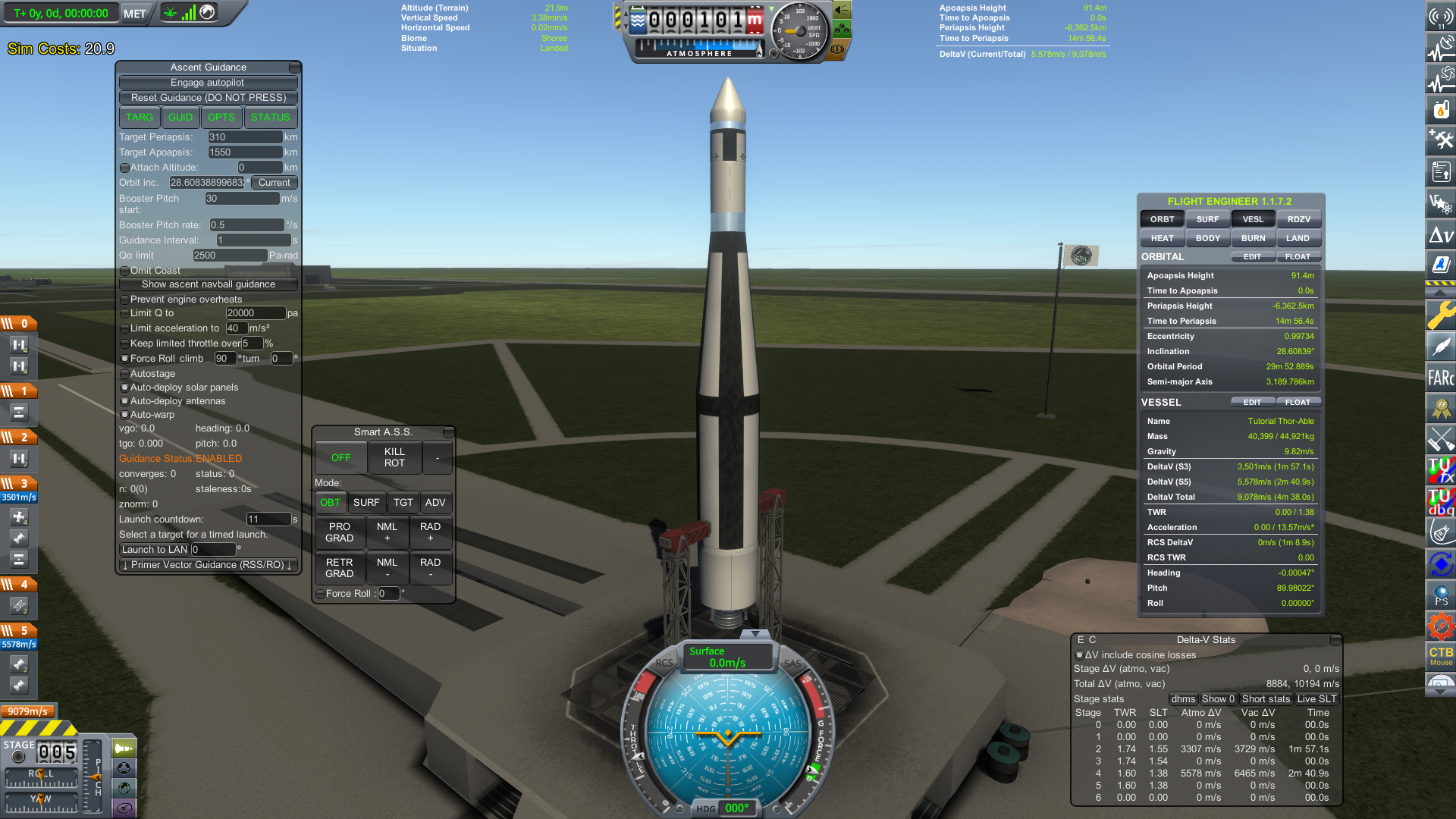Viewport: 1456px width, 819px height.
Task: Activate Smart A.S.S. KILL ROT
Action: (394, 457)
